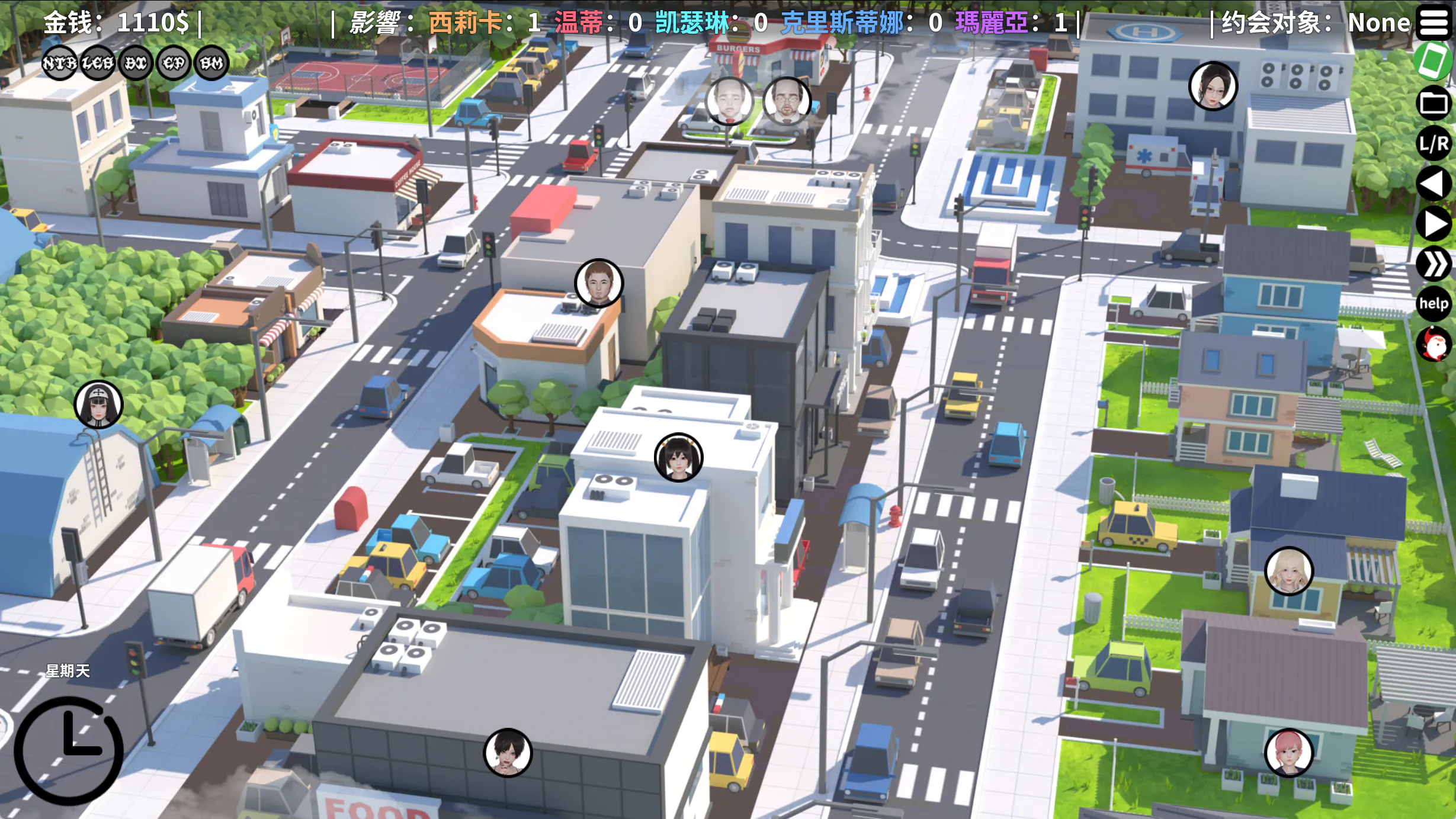Viewport: 1456px width, 819px height.
Task: Open the green smartphone
Action: click(x=1433, y=60)
